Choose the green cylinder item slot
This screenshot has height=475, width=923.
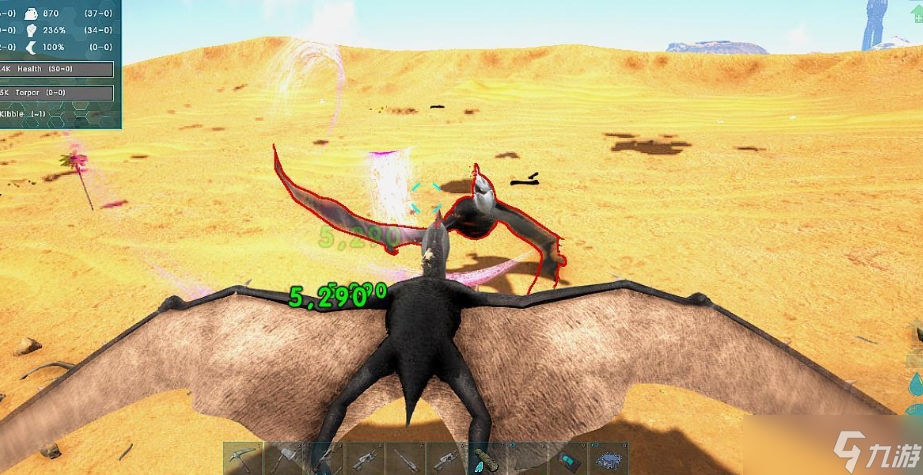[485, 459]
